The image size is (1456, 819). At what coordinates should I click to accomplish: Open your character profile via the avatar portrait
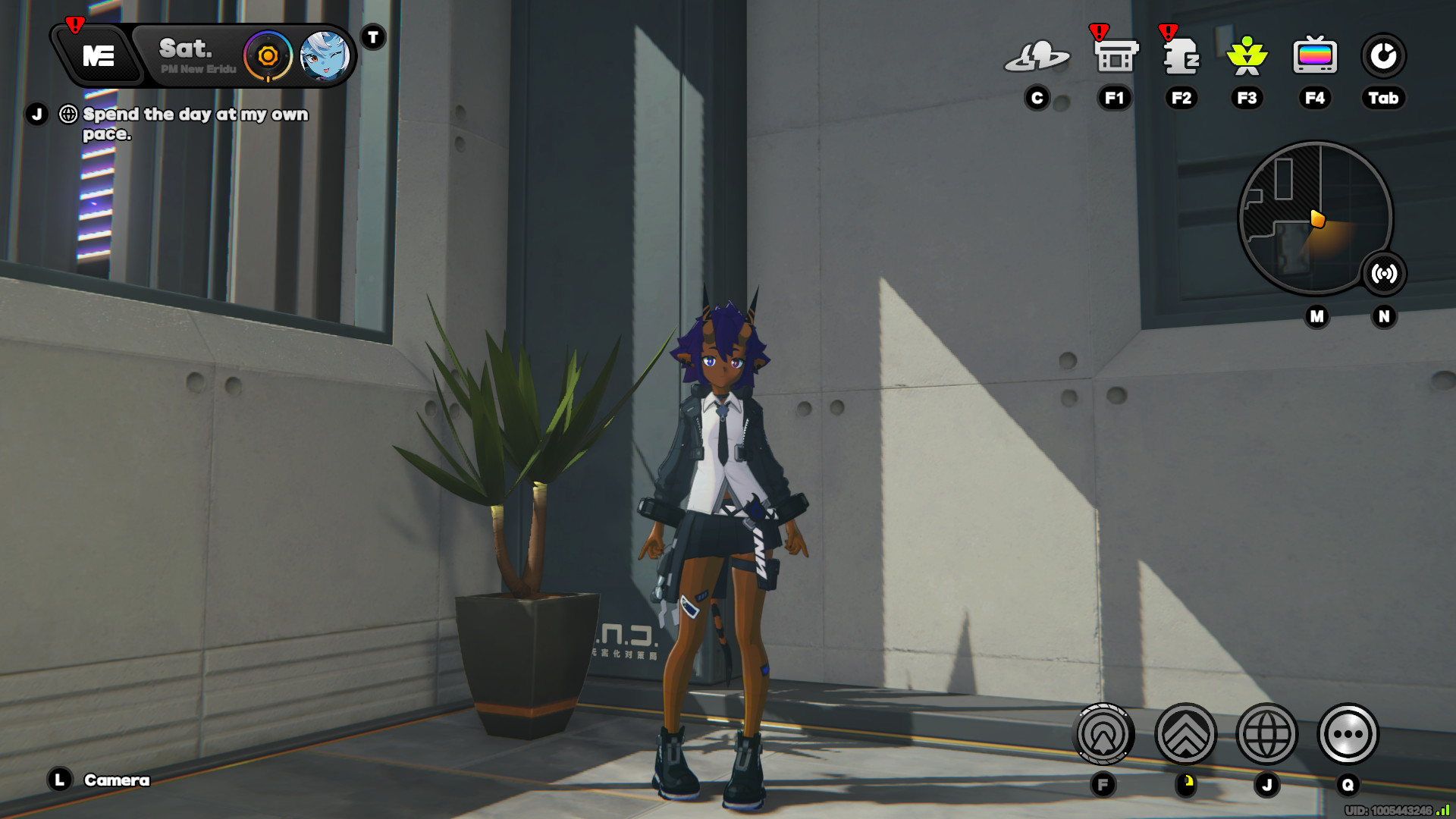(x=326, y=58)
